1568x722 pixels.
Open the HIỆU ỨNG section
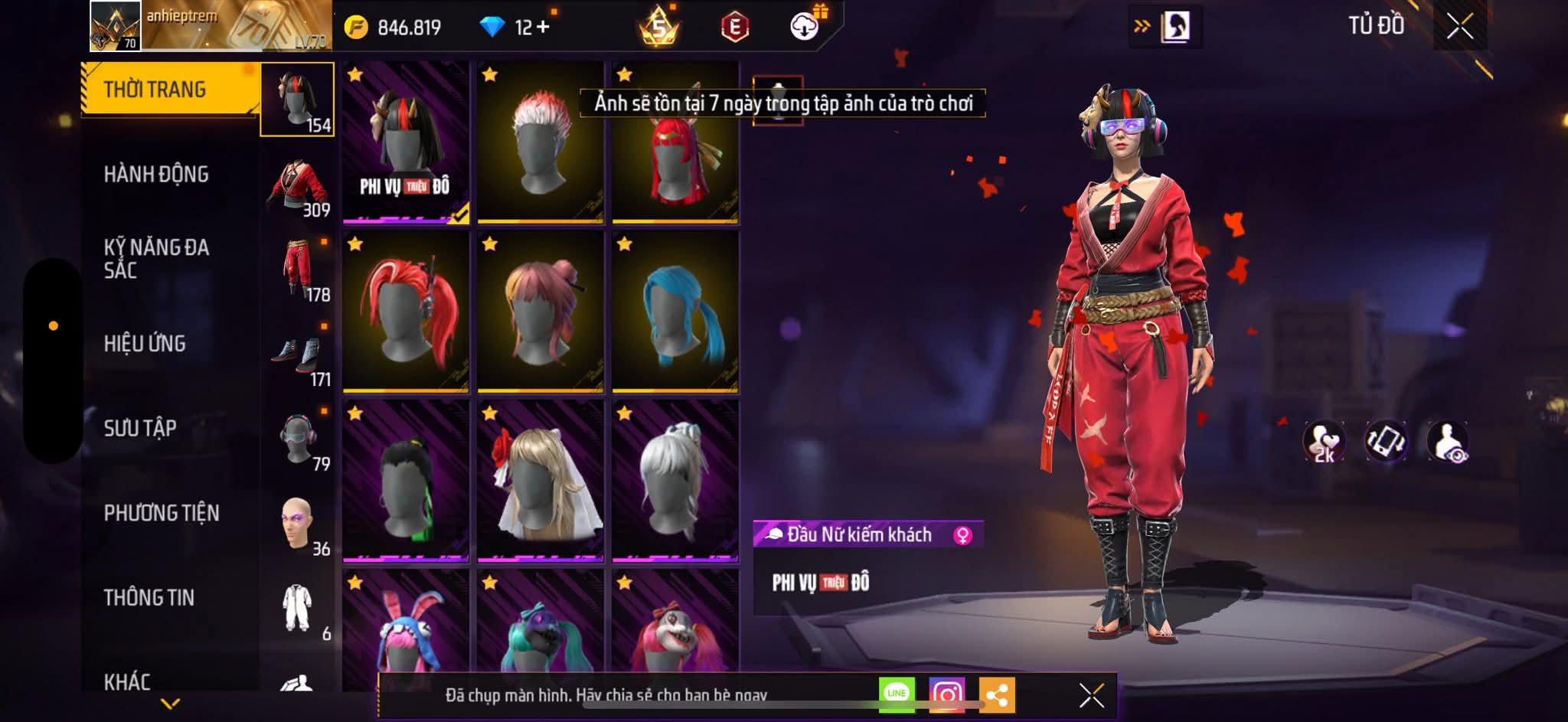[145, 344]
